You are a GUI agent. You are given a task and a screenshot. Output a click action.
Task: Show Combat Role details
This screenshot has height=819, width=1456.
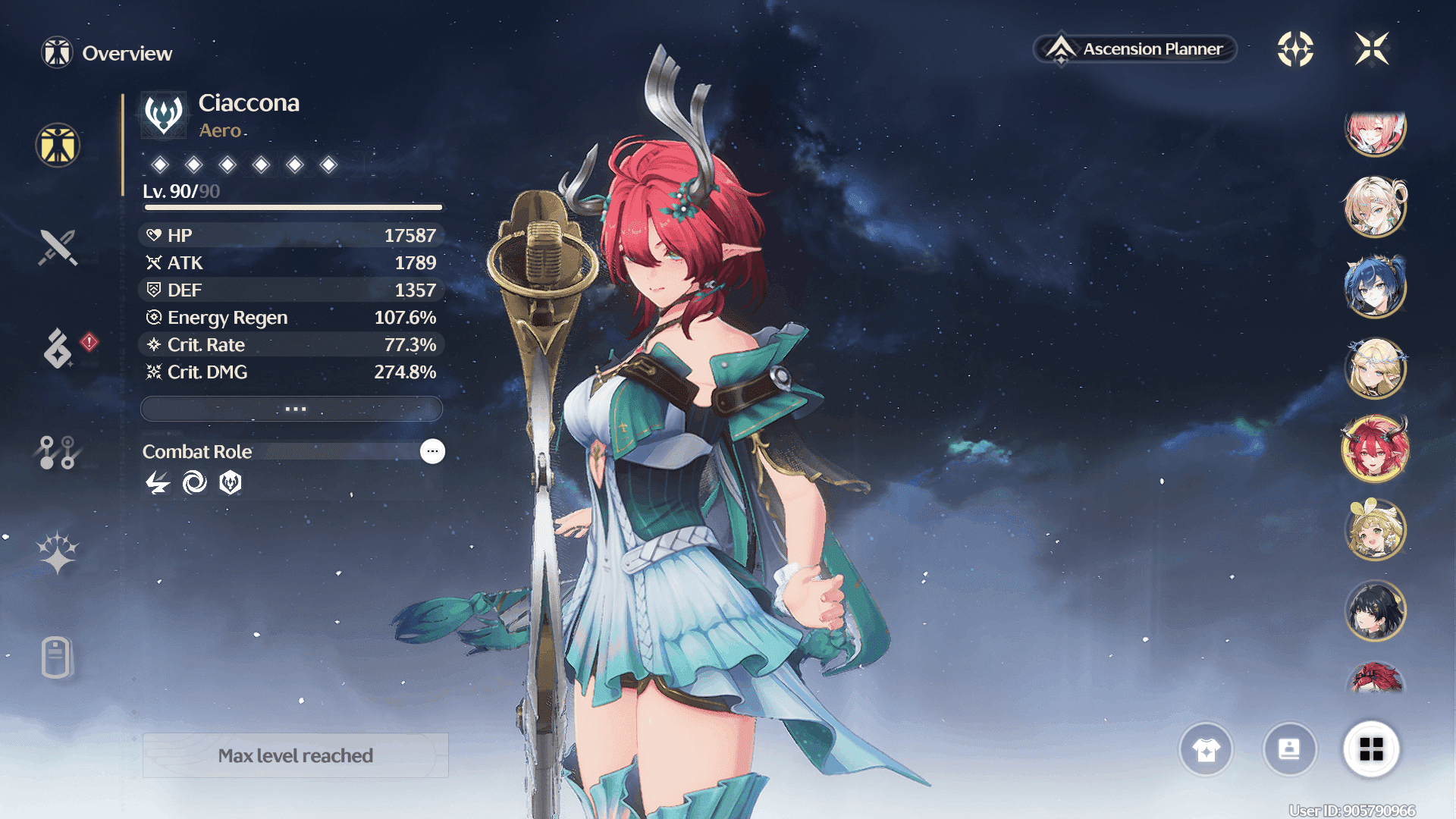coord(432,451)
